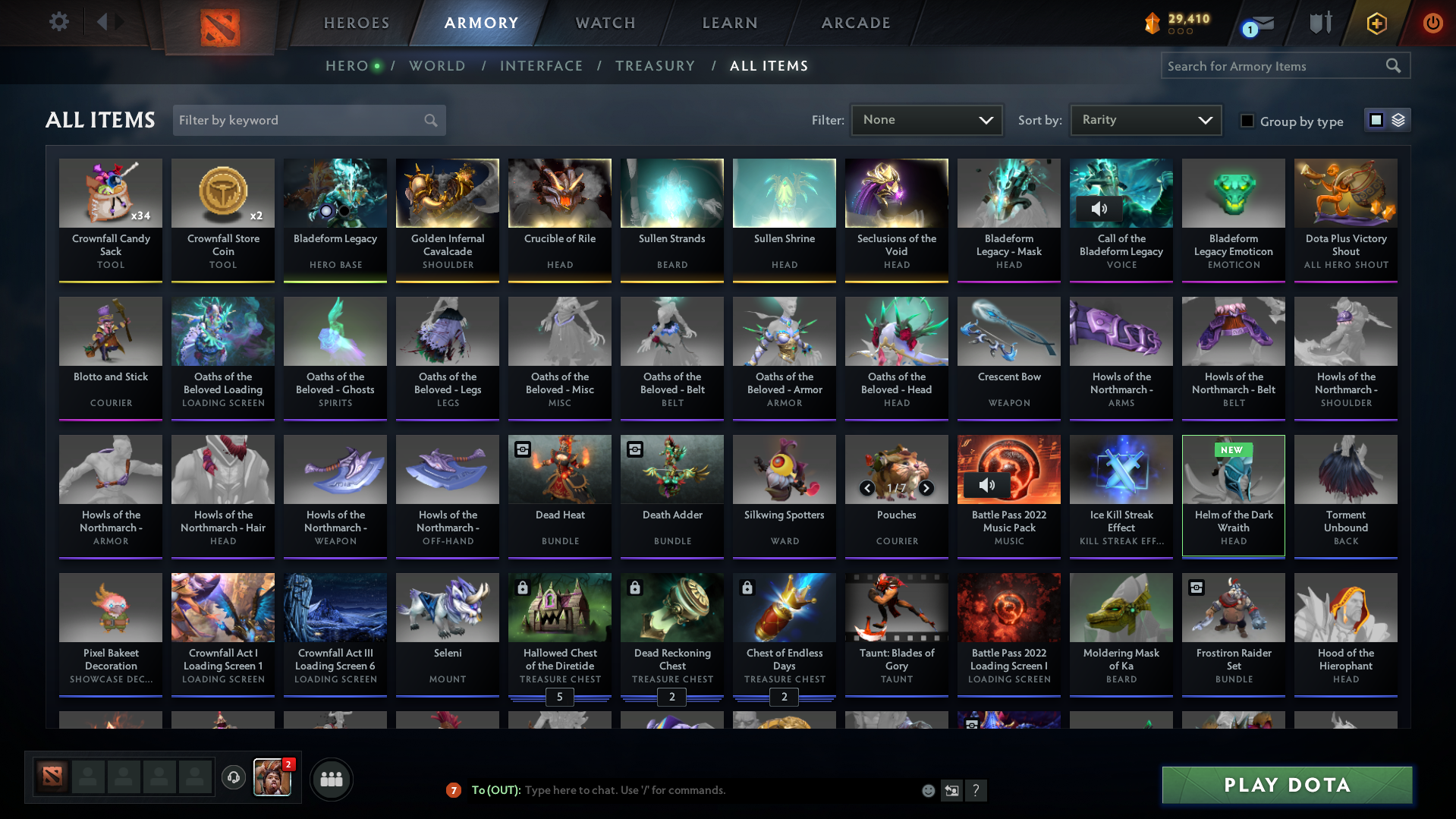
Task: Click the armor stand icon in the top bar
Action: (1320, 22)
